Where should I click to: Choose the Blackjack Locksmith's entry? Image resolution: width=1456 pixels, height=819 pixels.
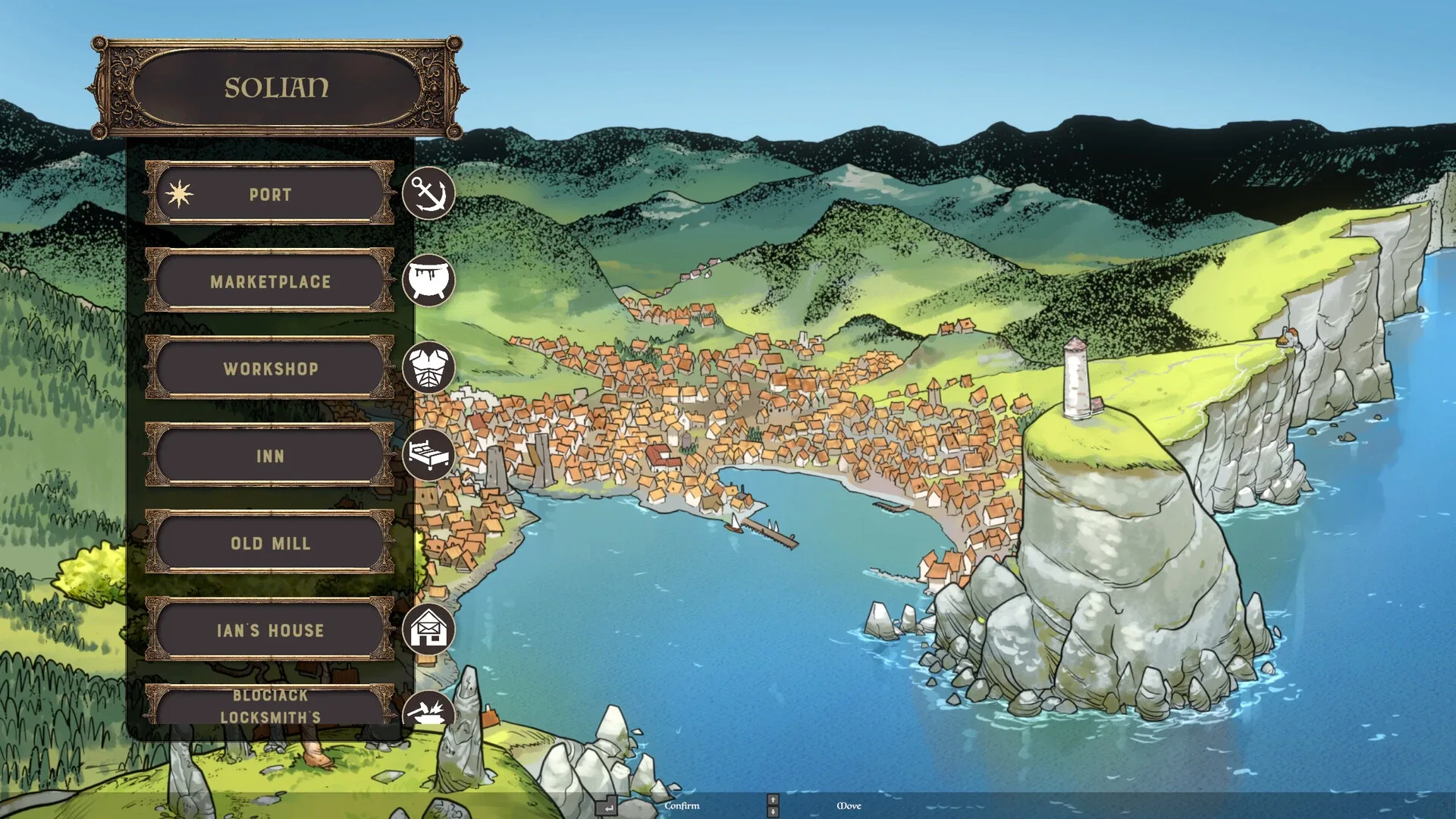(x=270, y=707)
